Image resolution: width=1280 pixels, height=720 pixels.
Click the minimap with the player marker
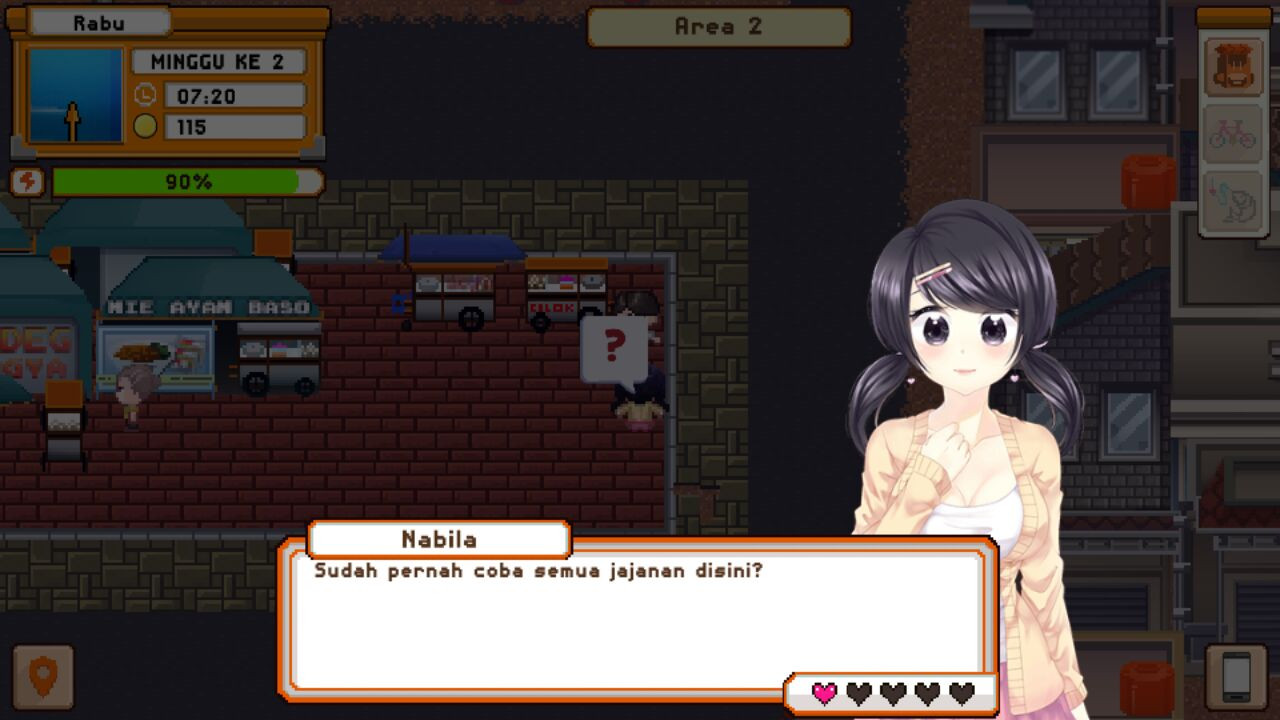pos(75,95)
